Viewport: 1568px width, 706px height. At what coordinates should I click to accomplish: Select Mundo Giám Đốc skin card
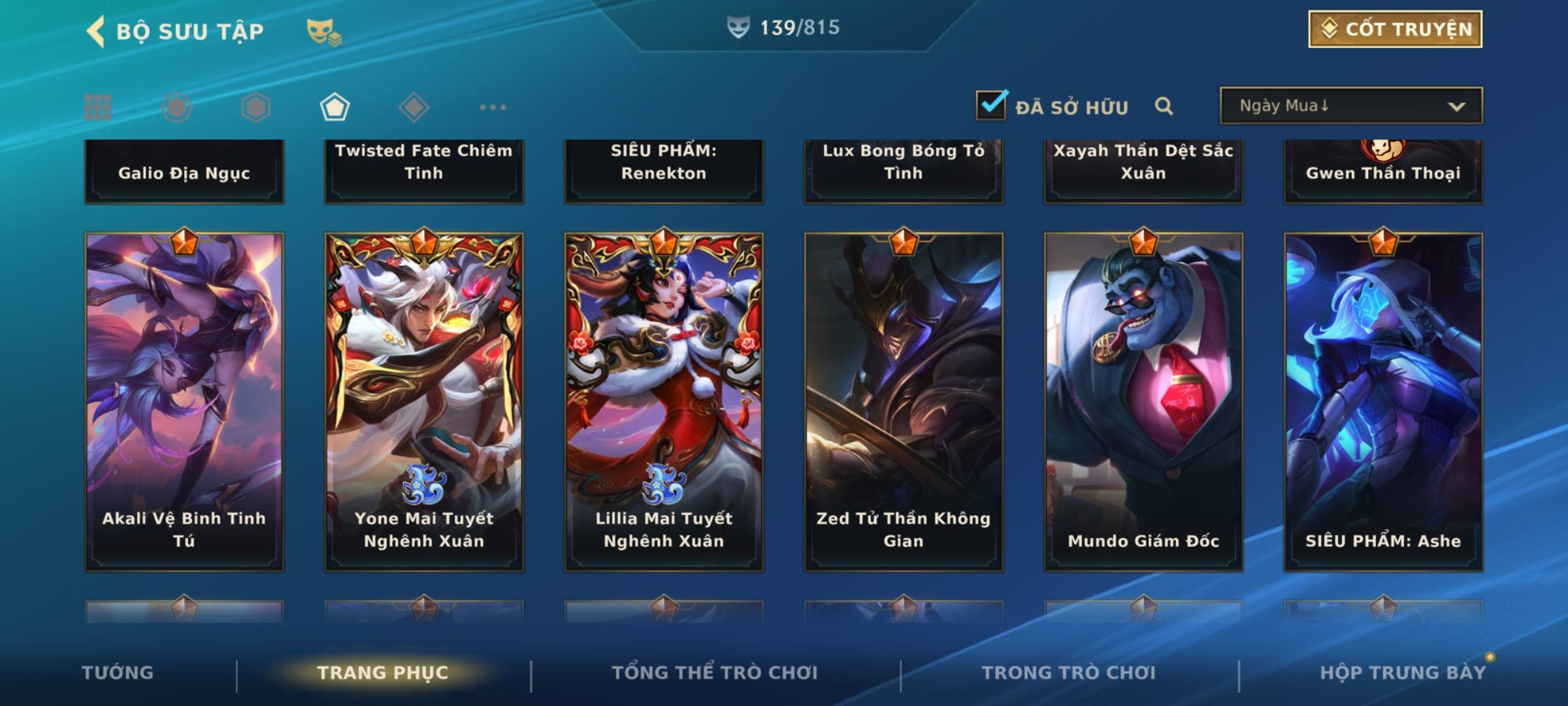click(x=1143, y=402)
